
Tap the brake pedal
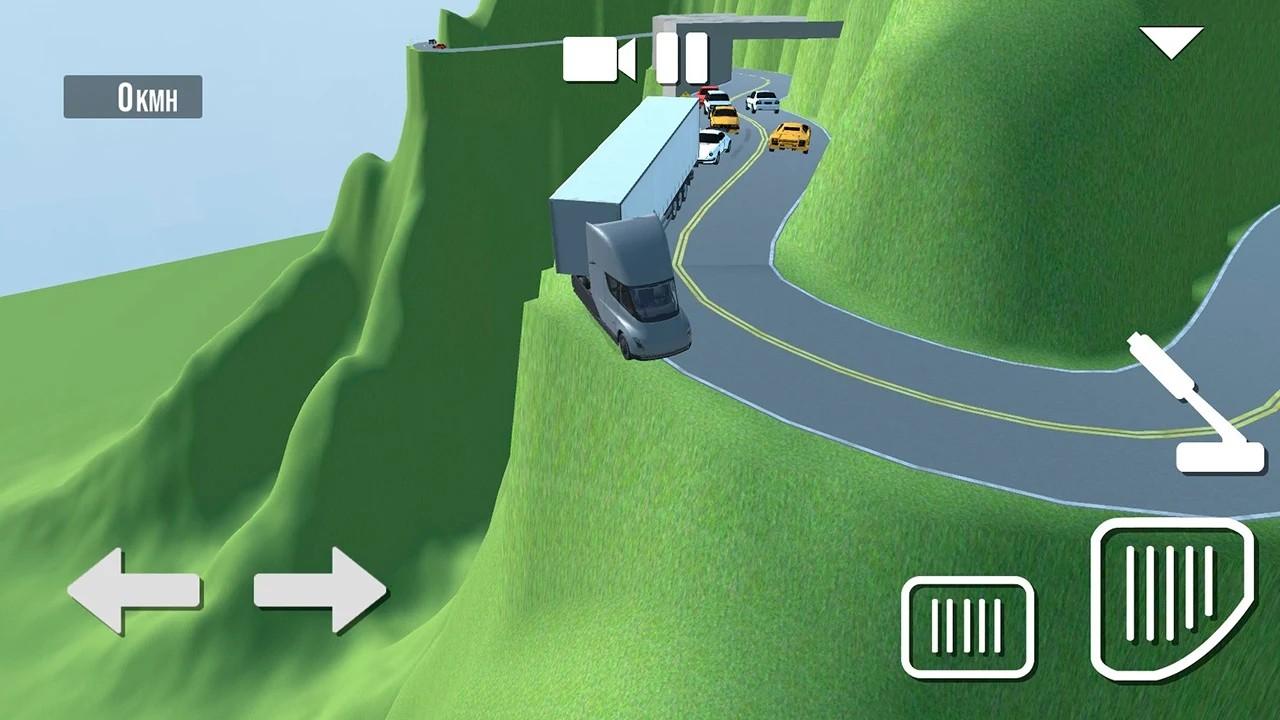(967, 626)
